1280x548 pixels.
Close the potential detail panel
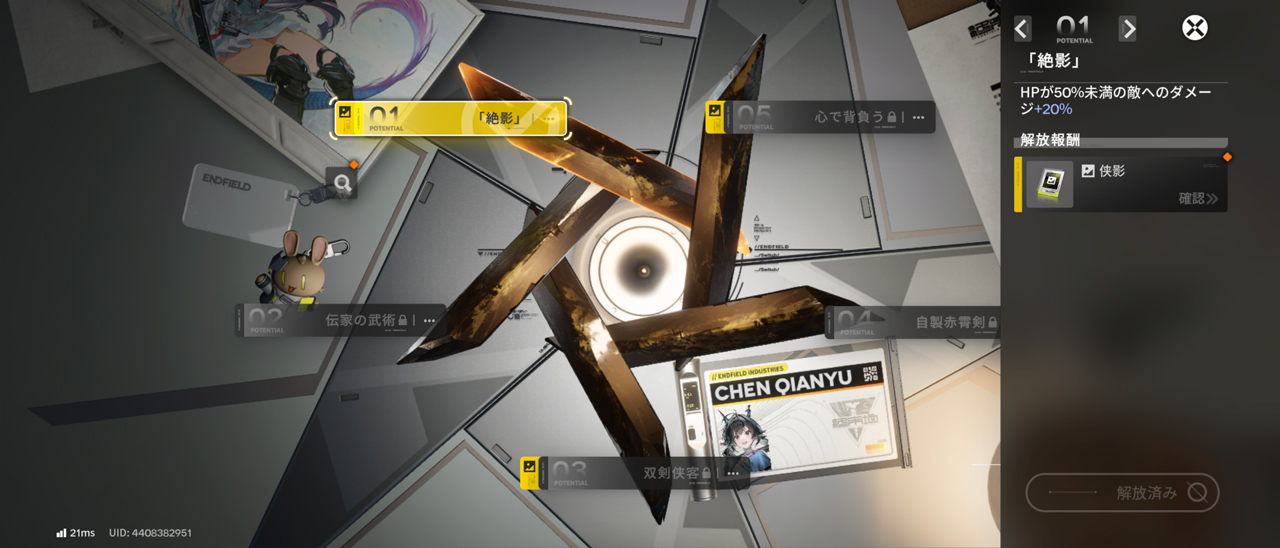point(1194,28)
